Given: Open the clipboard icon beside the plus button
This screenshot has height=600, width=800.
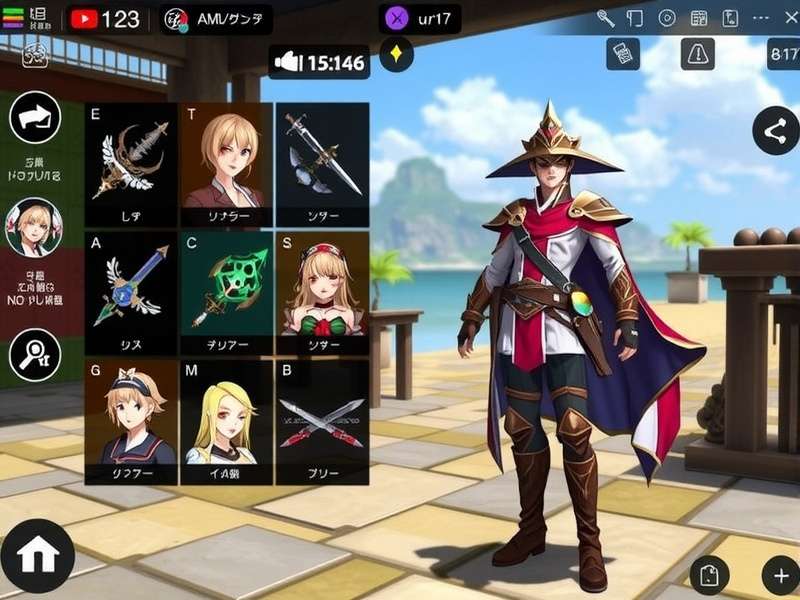Looking at the screenshot, I should click(x=709, y=575).
